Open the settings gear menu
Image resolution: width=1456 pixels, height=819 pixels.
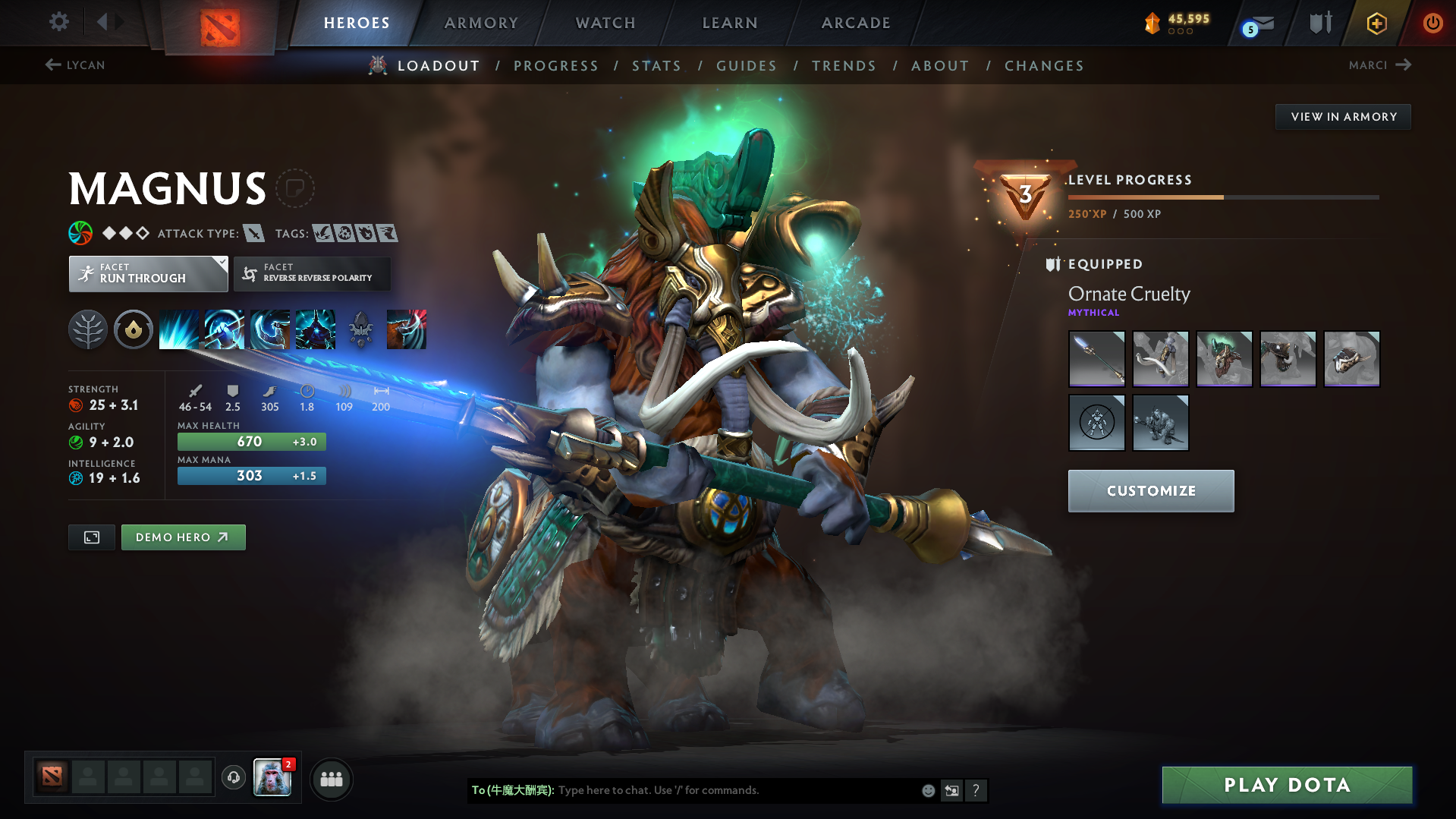tap(58, 22)
